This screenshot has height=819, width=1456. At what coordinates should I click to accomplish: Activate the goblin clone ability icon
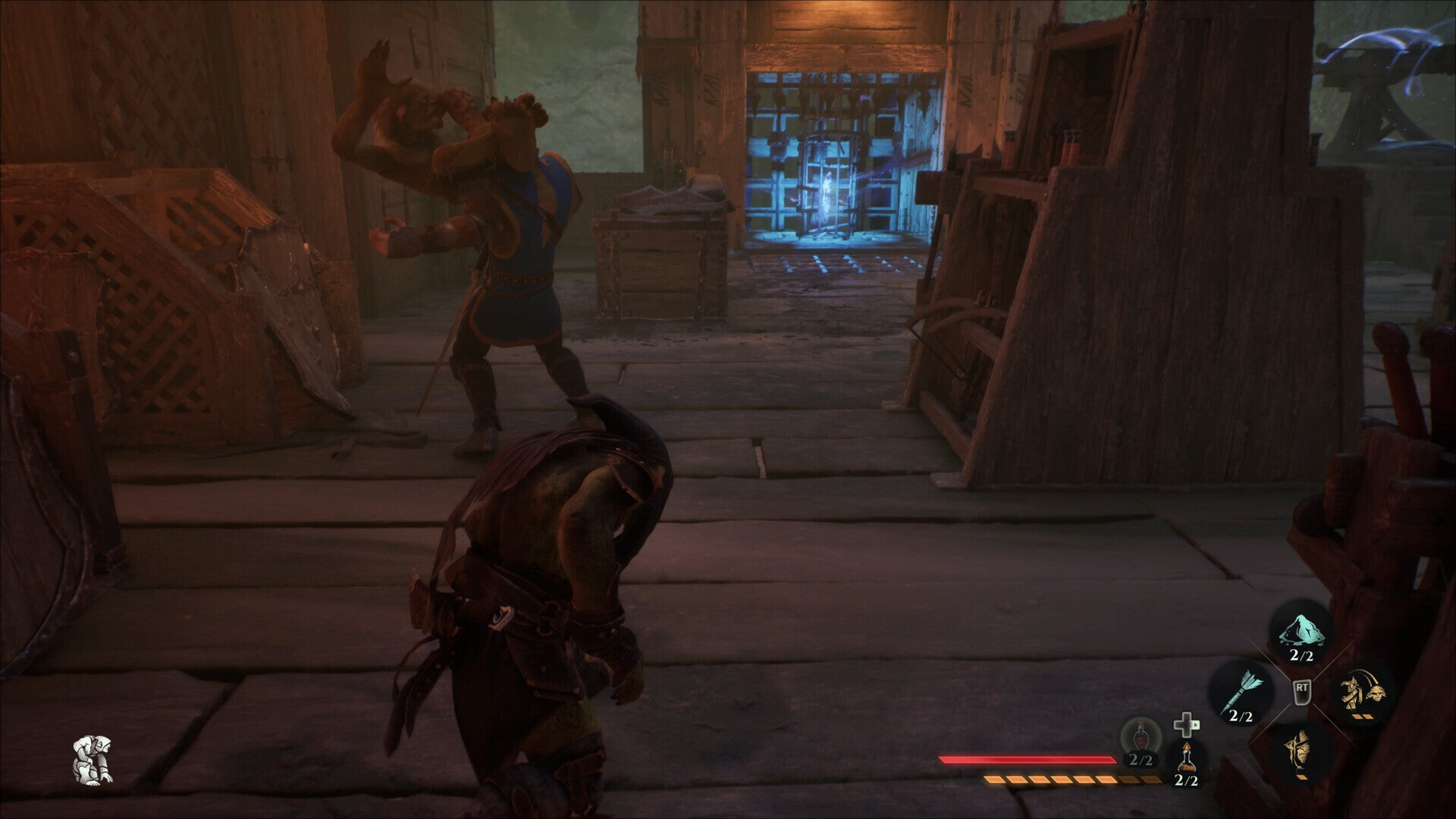click(1363, 691)
